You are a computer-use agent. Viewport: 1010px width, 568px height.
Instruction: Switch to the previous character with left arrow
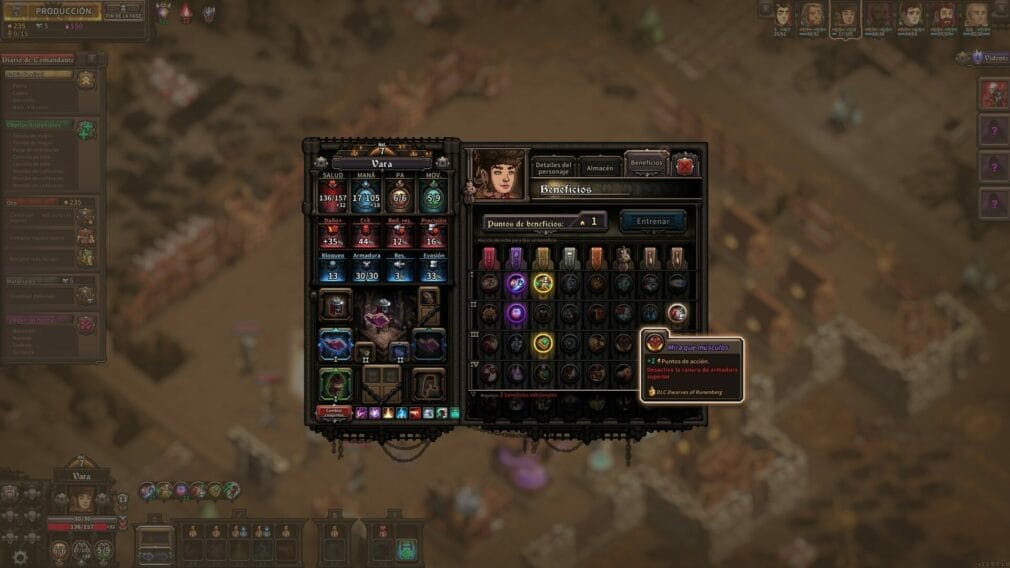click(x=320, y=161)
